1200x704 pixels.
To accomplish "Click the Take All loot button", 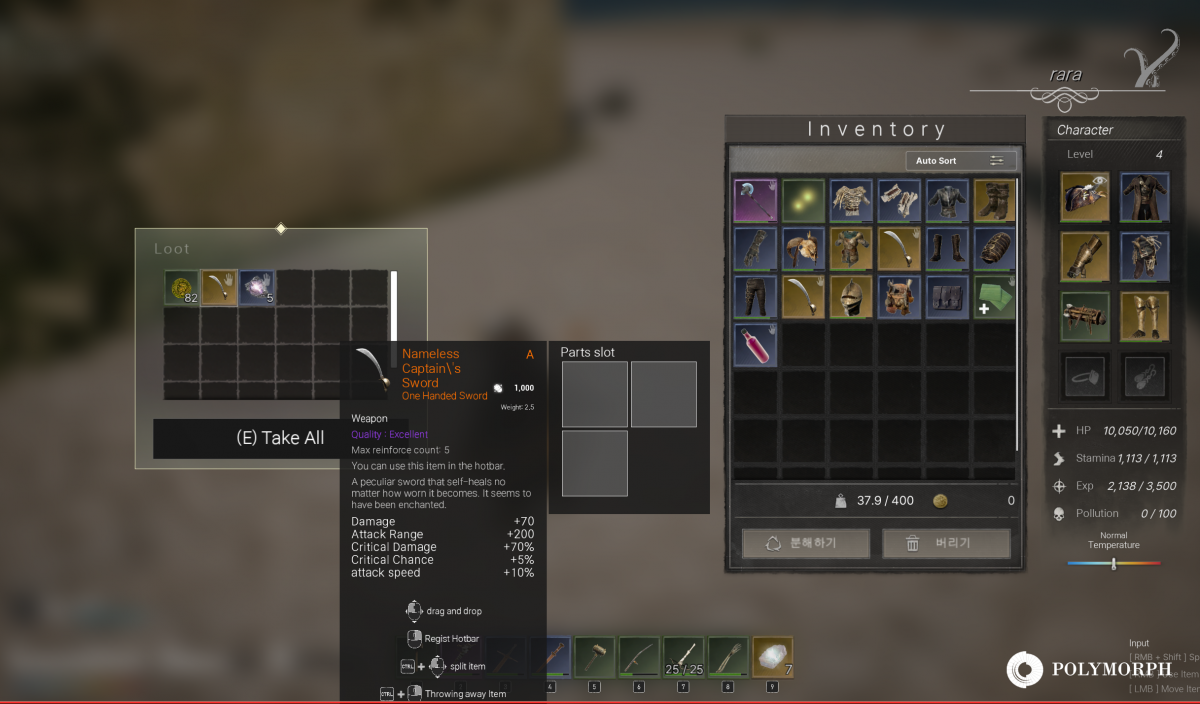I will pos(280,438).
